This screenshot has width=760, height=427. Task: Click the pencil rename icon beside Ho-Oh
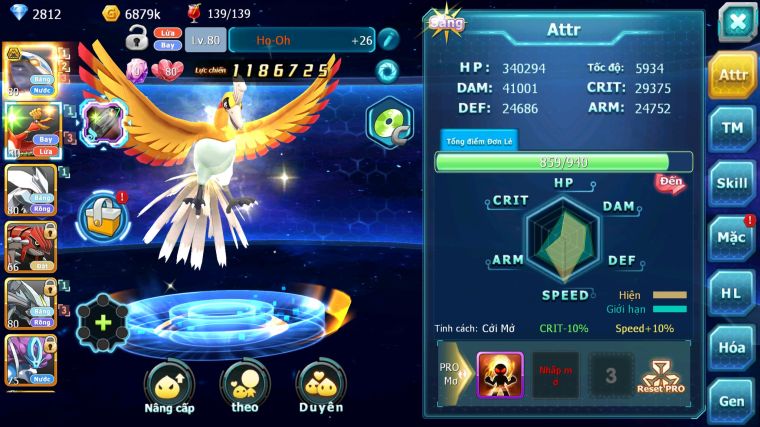click(x=389, y=40)
